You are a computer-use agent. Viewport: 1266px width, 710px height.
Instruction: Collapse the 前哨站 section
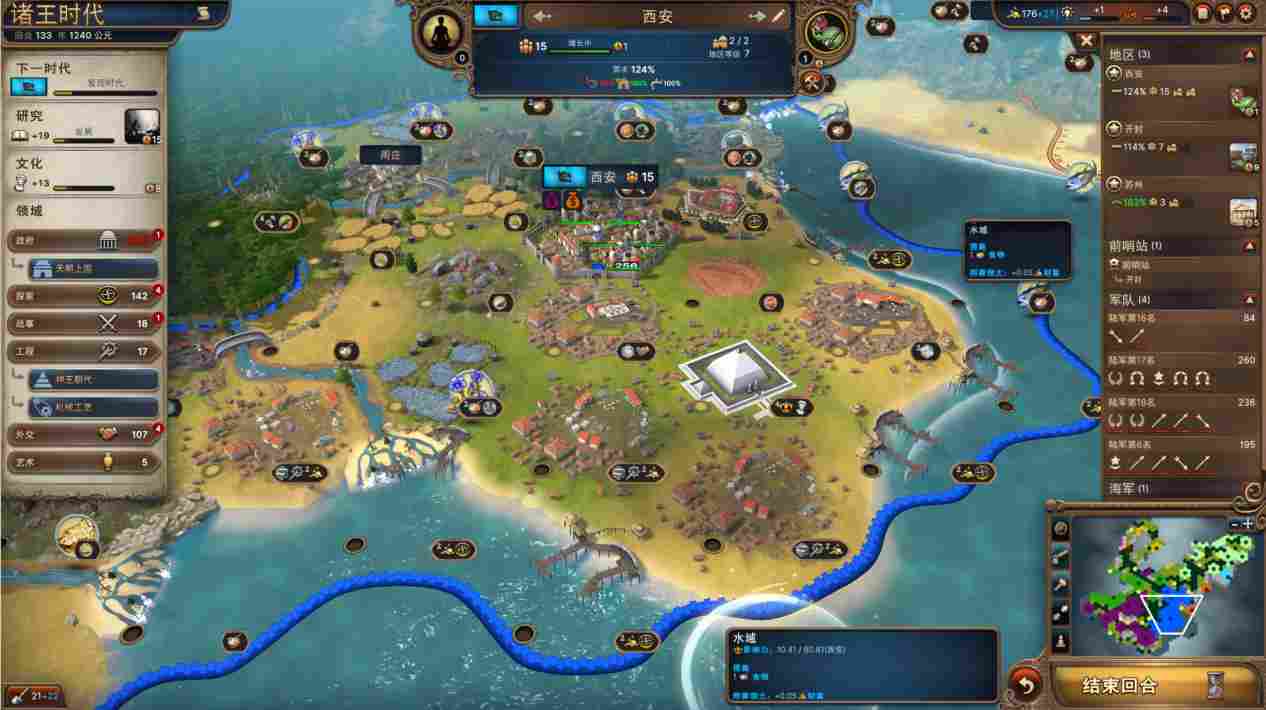(x=1249, y=246)
